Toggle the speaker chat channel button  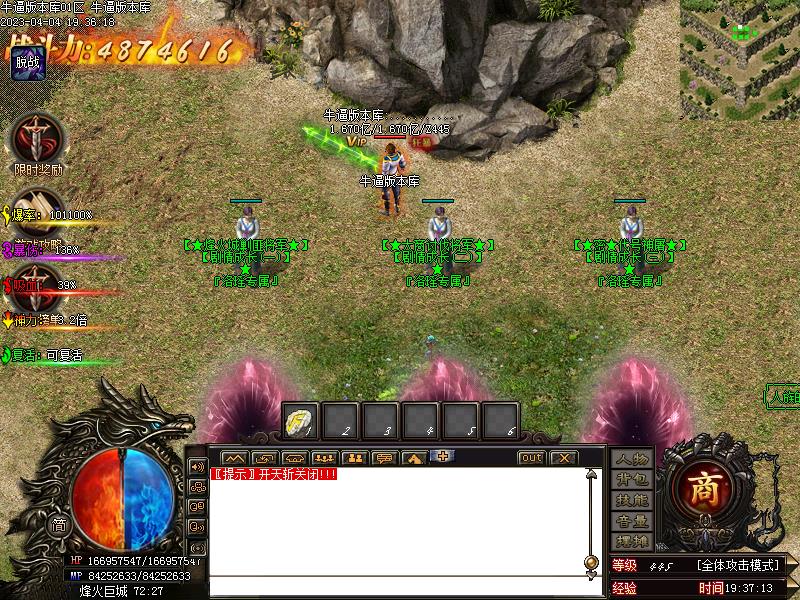(197, 467)
